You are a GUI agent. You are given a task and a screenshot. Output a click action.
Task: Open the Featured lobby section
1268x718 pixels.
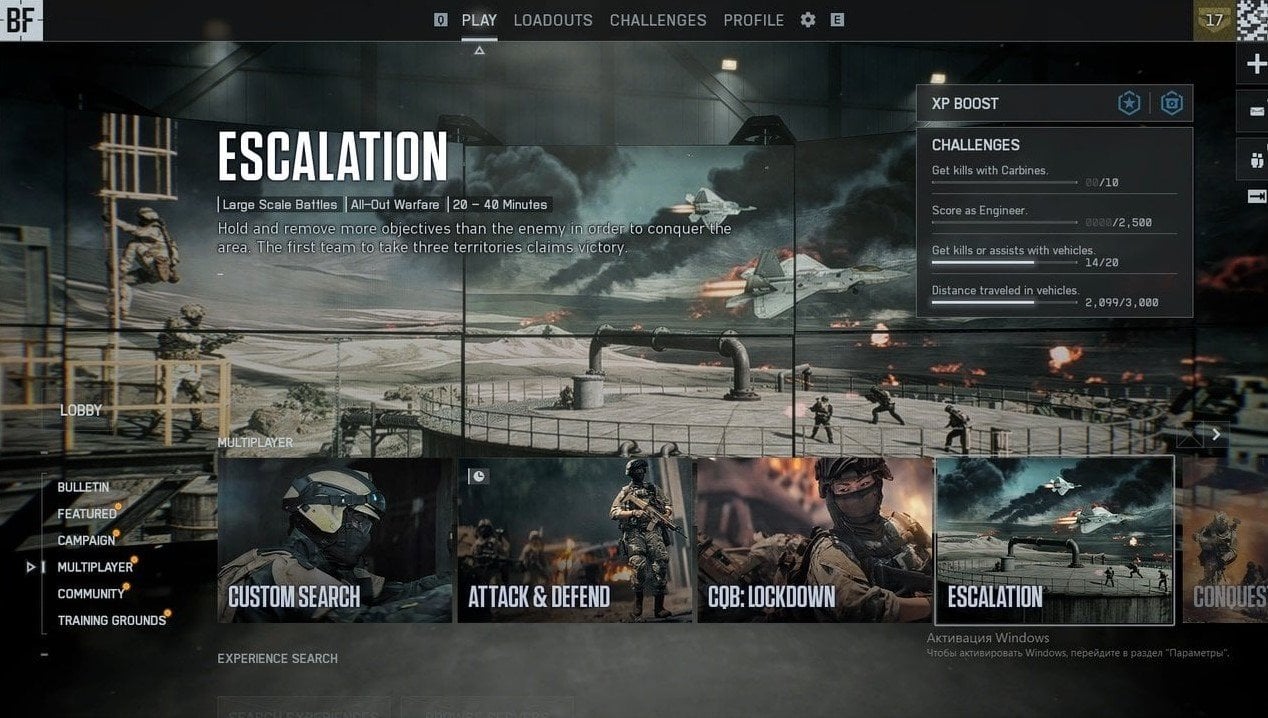point(86,514)
